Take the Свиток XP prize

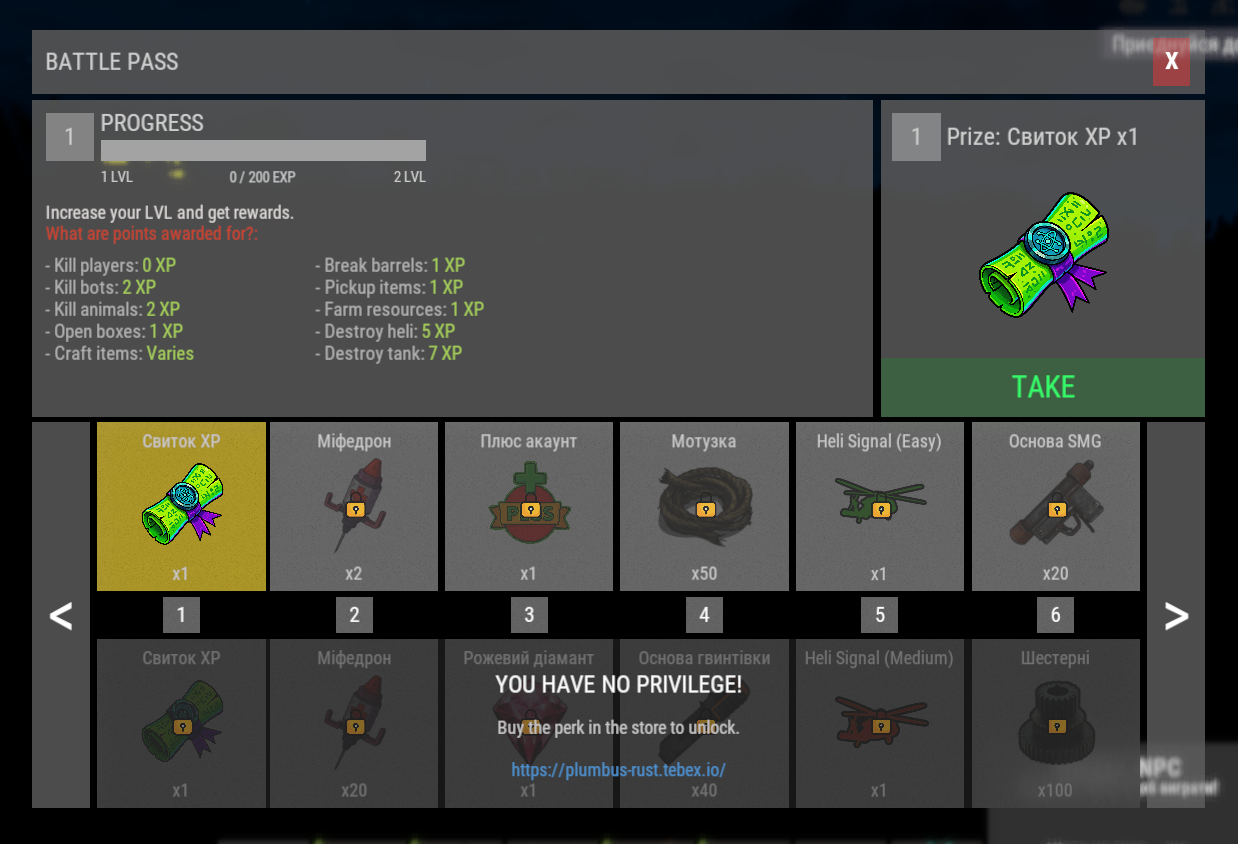(x=1043, y=387)
